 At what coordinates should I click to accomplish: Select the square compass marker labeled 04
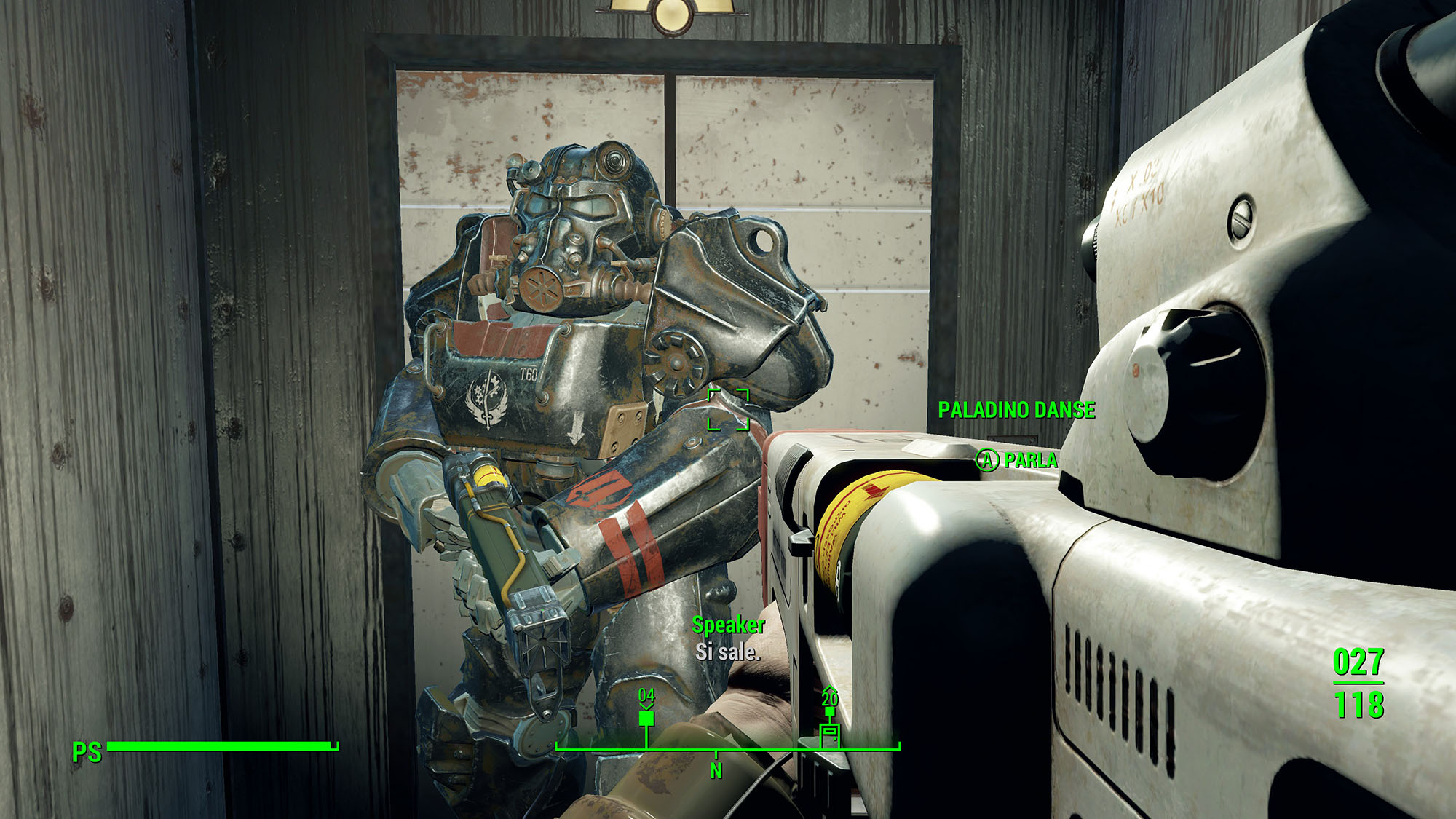pos(646,719)
